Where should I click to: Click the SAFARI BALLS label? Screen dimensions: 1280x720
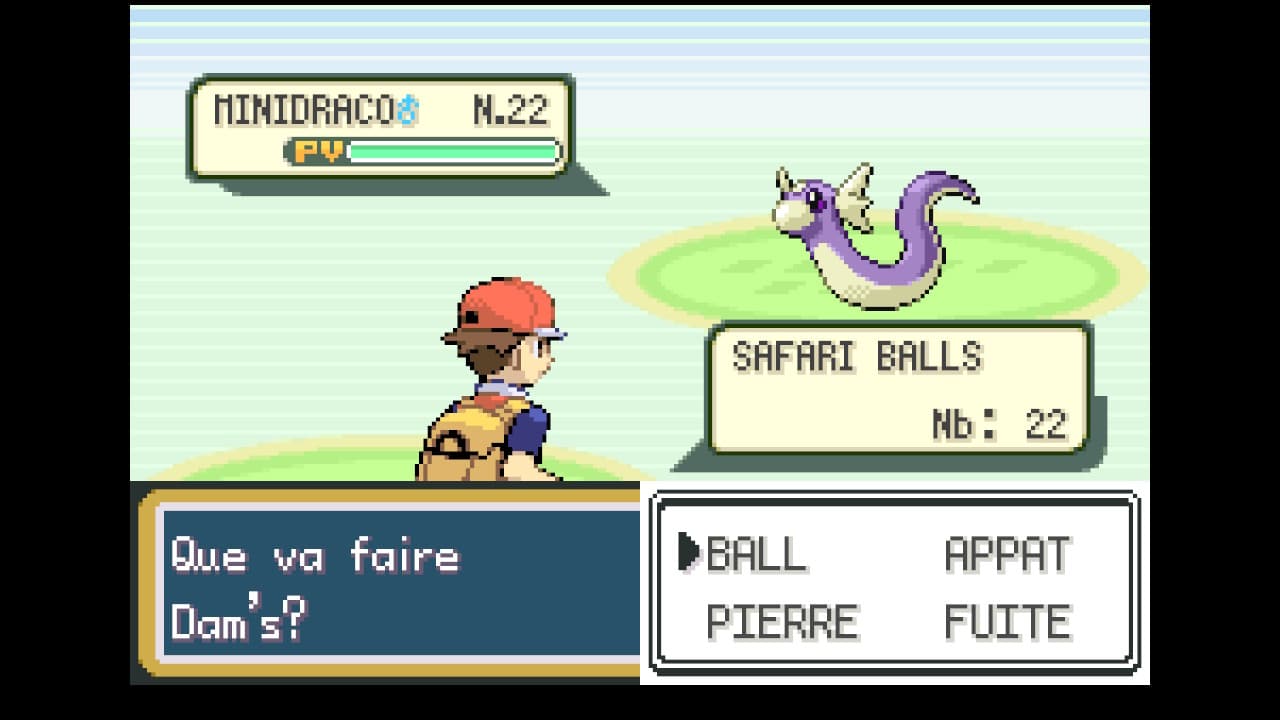pyautogui.click(x=855, y=352)
